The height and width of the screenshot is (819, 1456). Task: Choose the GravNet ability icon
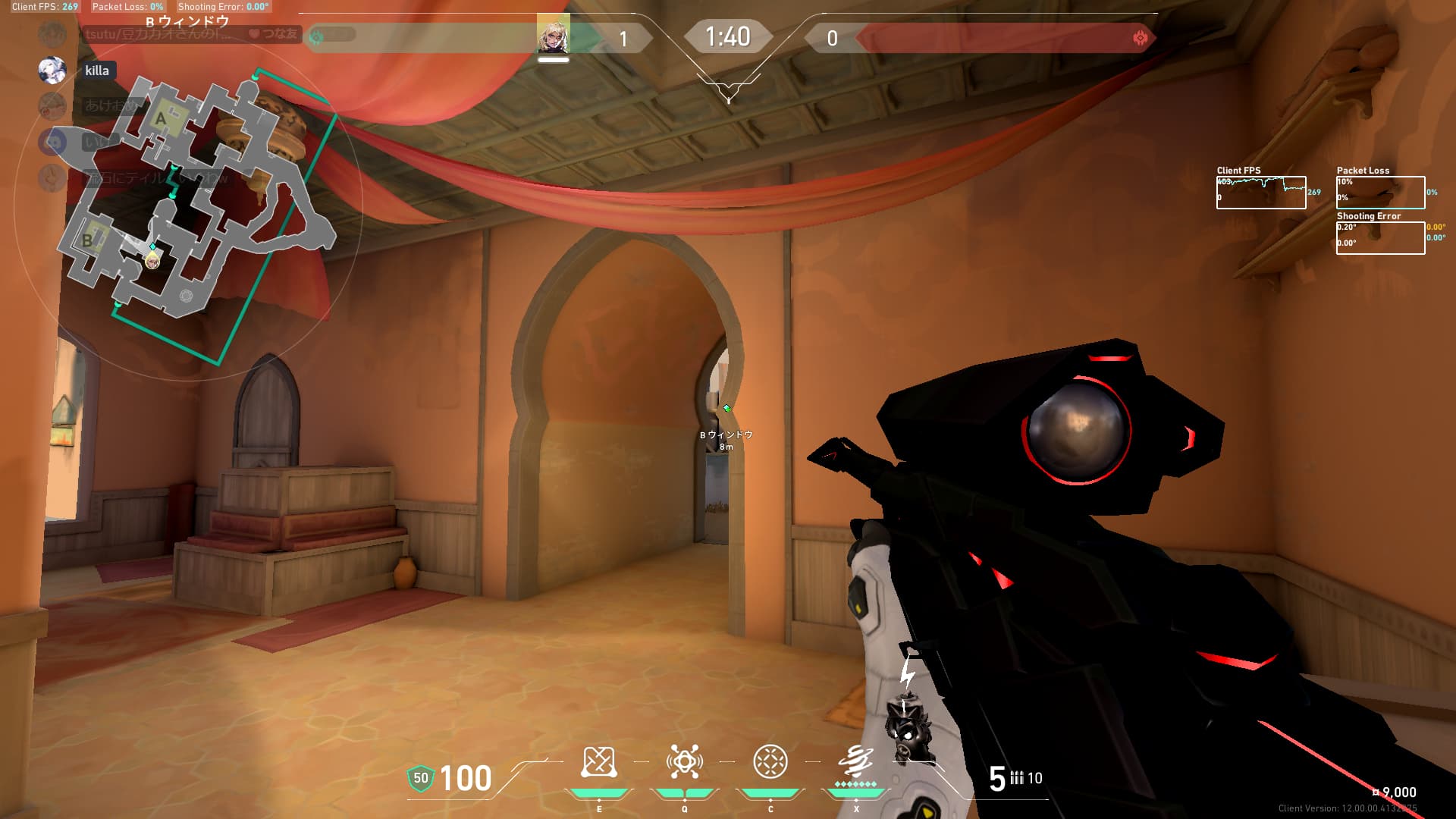coord(770,762)
